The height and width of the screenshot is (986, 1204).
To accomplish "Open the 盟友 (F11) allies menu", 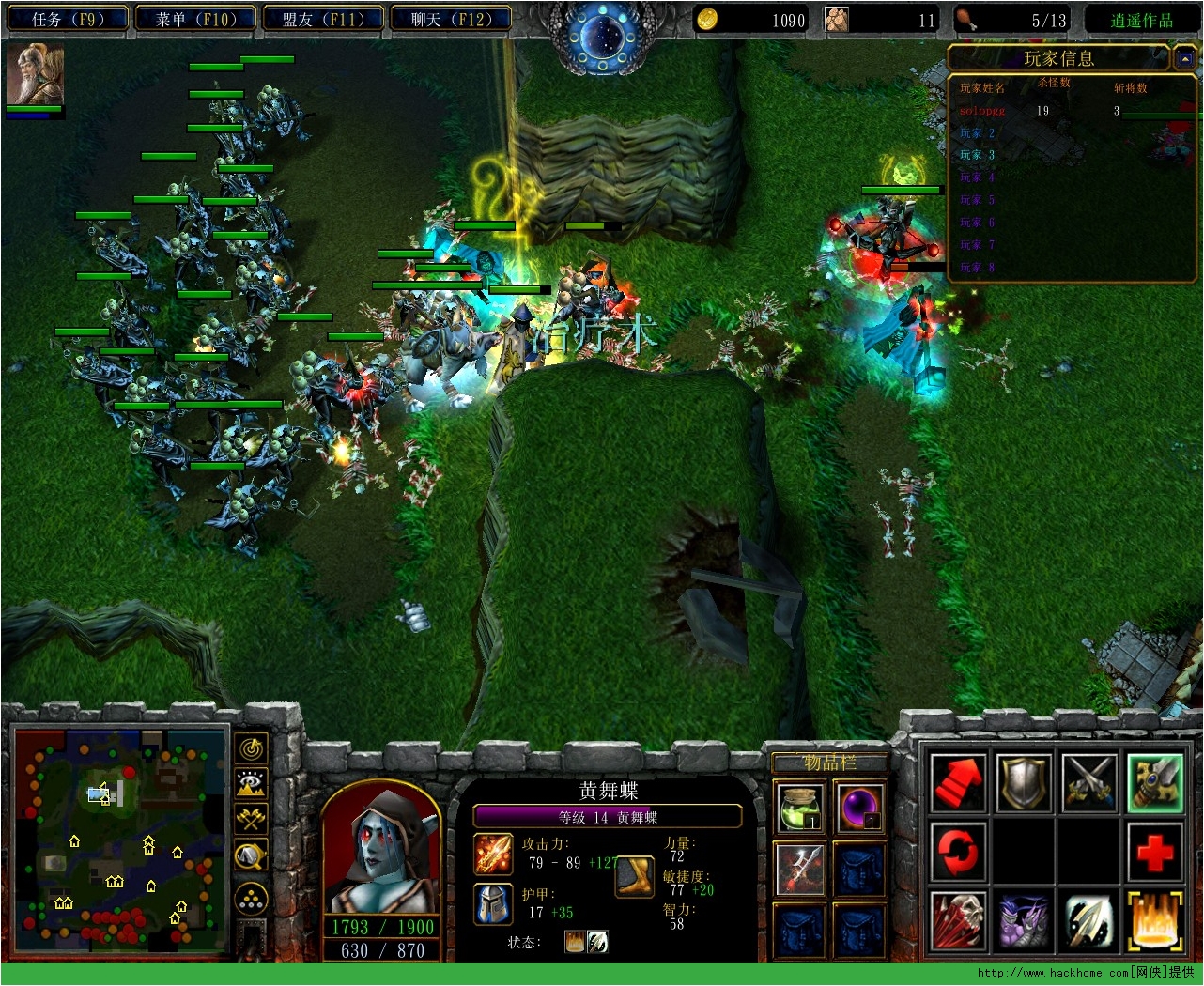I will coord(322,19).
